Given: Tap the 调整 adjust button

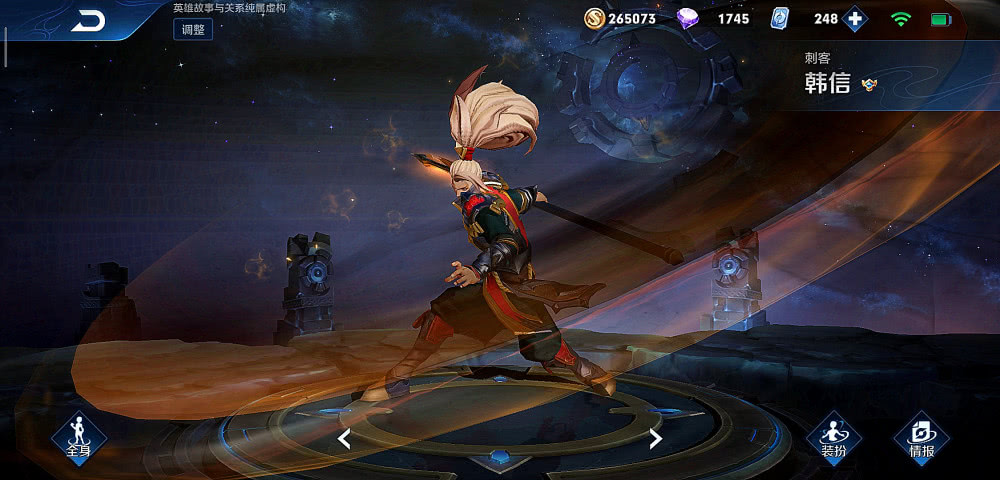Looking at the screenshot, I should pyautogui.click(x=192, y=29).
